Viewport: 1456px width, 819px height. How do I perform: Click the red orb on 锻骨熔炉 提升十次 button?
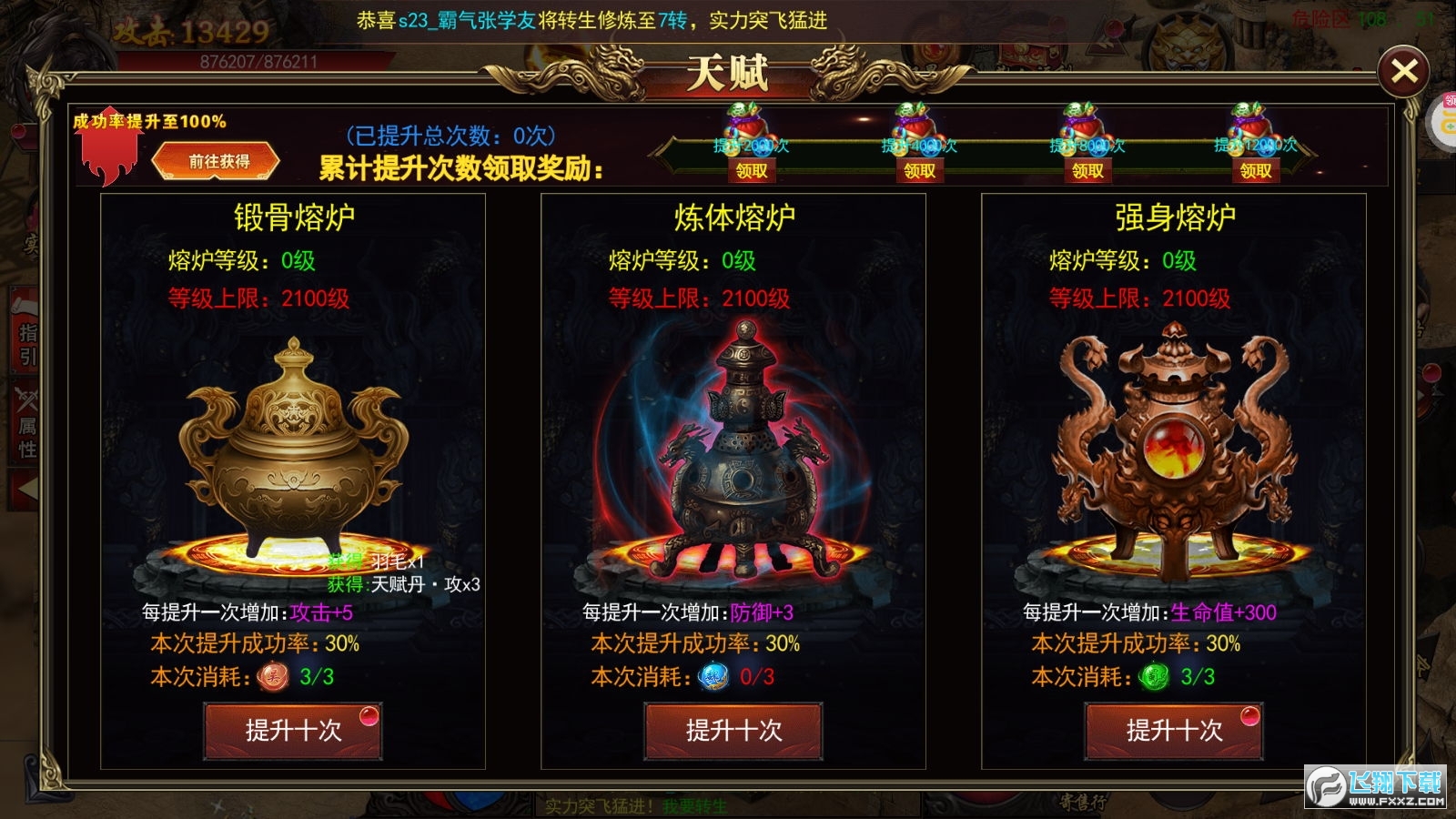[x=367, y=718]
